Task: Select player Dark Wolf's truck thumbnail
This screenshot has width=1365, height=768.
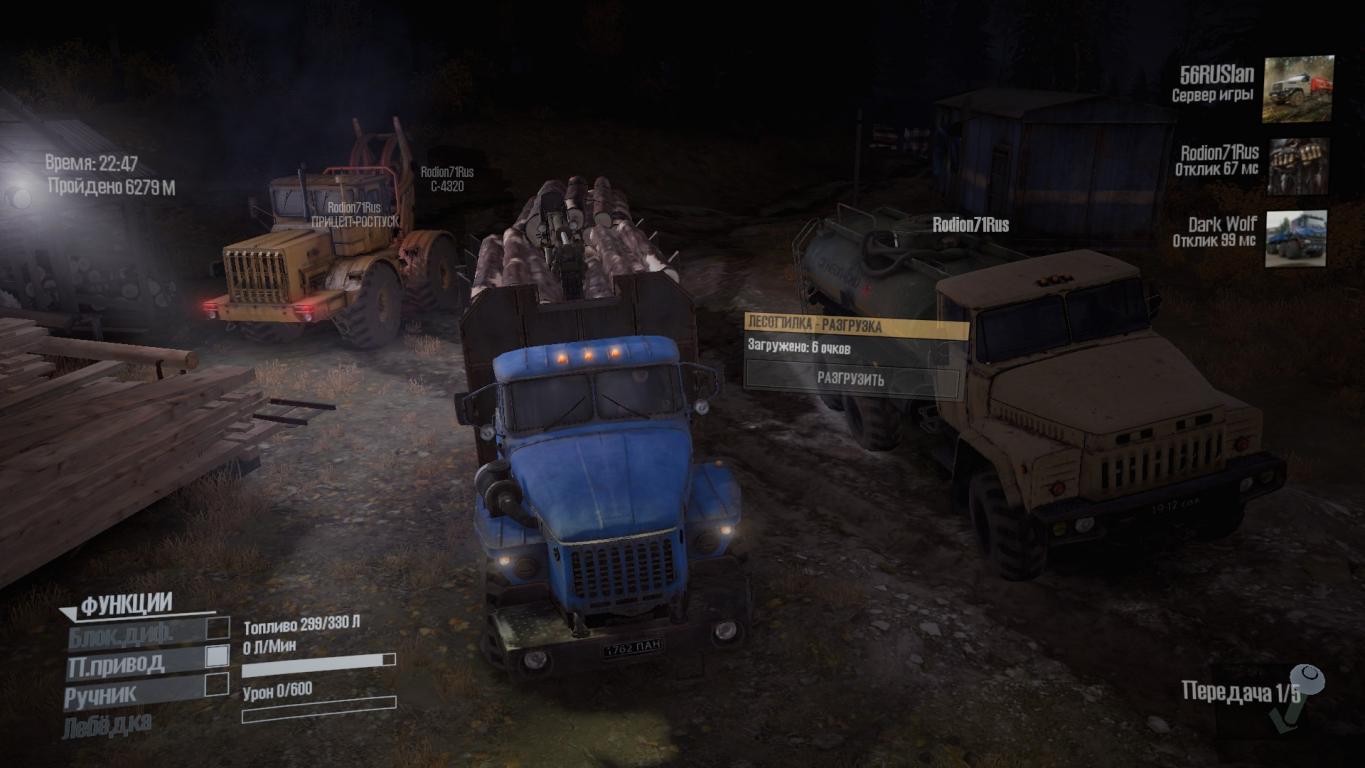Action: (1296, 238)
